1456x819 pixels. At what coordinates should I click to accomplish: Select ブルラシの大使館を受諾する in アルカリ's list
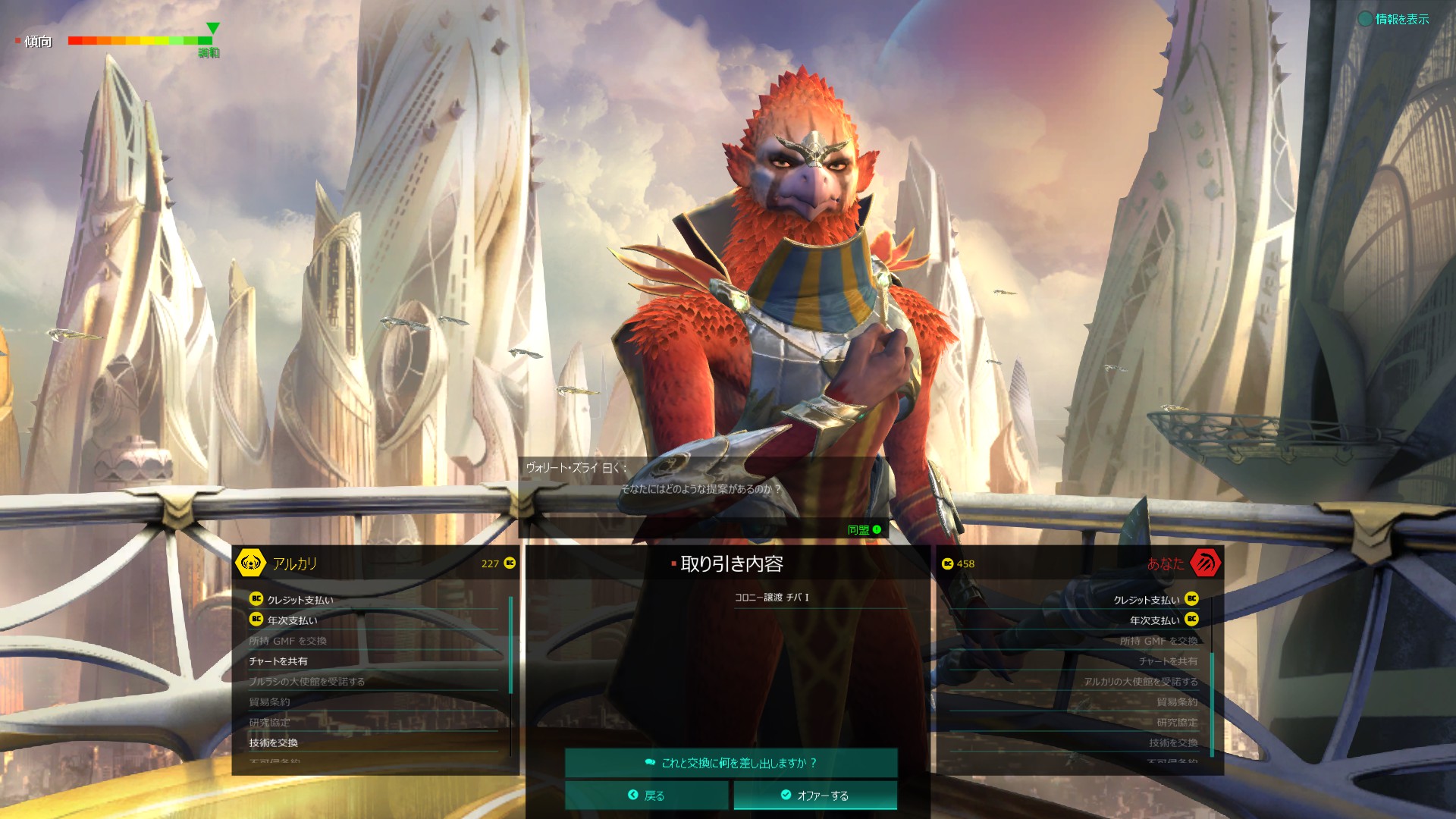(306, 682)
